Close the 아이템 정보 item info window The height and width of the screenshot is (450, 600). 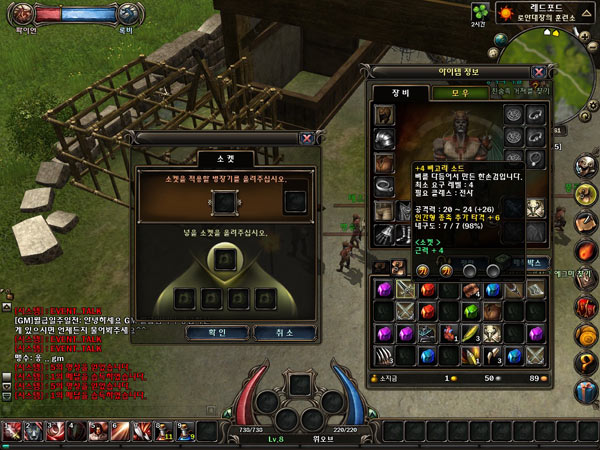tap(539, 72)
